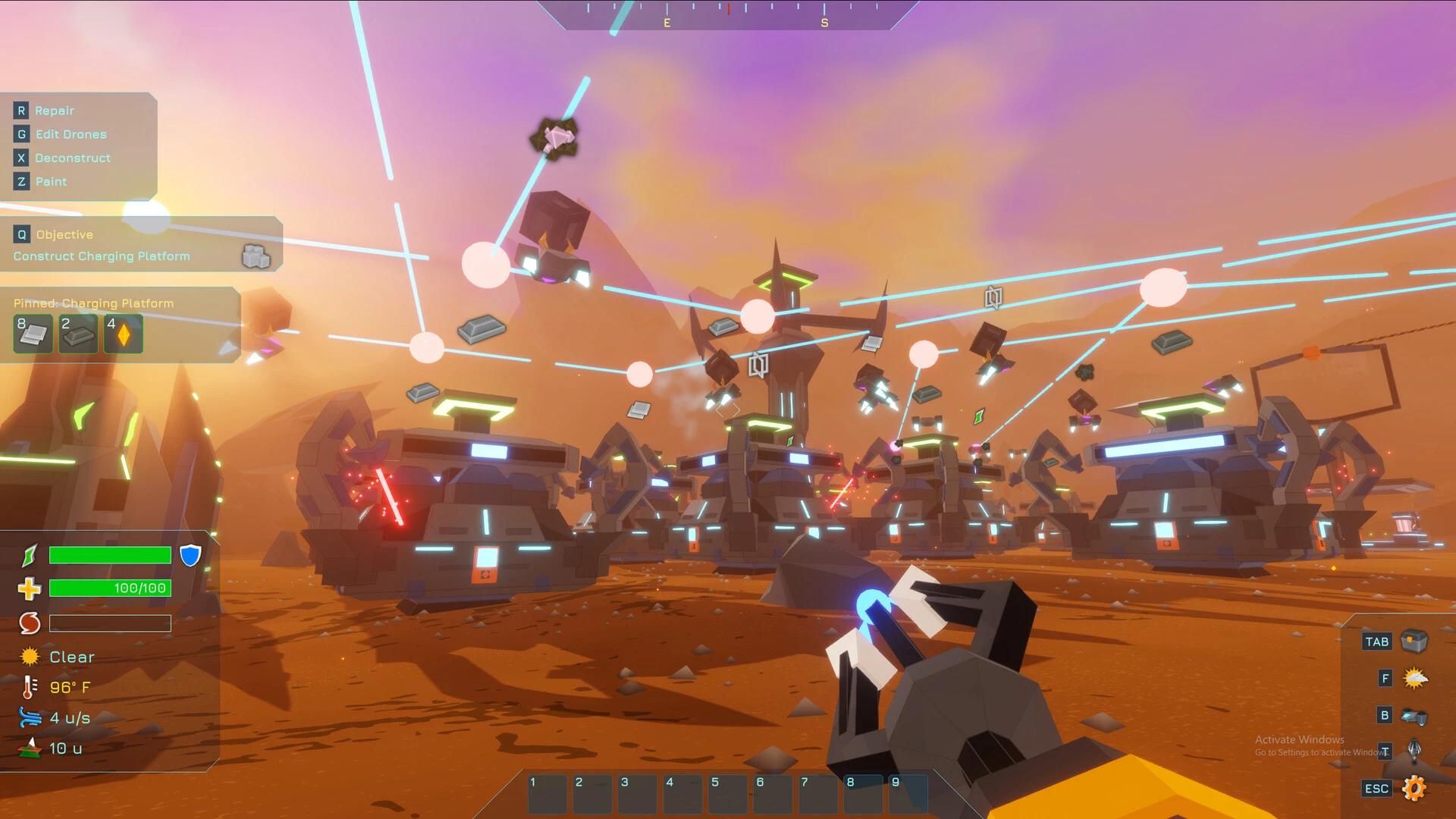Select the vehicle icon beside B
The image size is (1456, 819).
click(1417, 714)
